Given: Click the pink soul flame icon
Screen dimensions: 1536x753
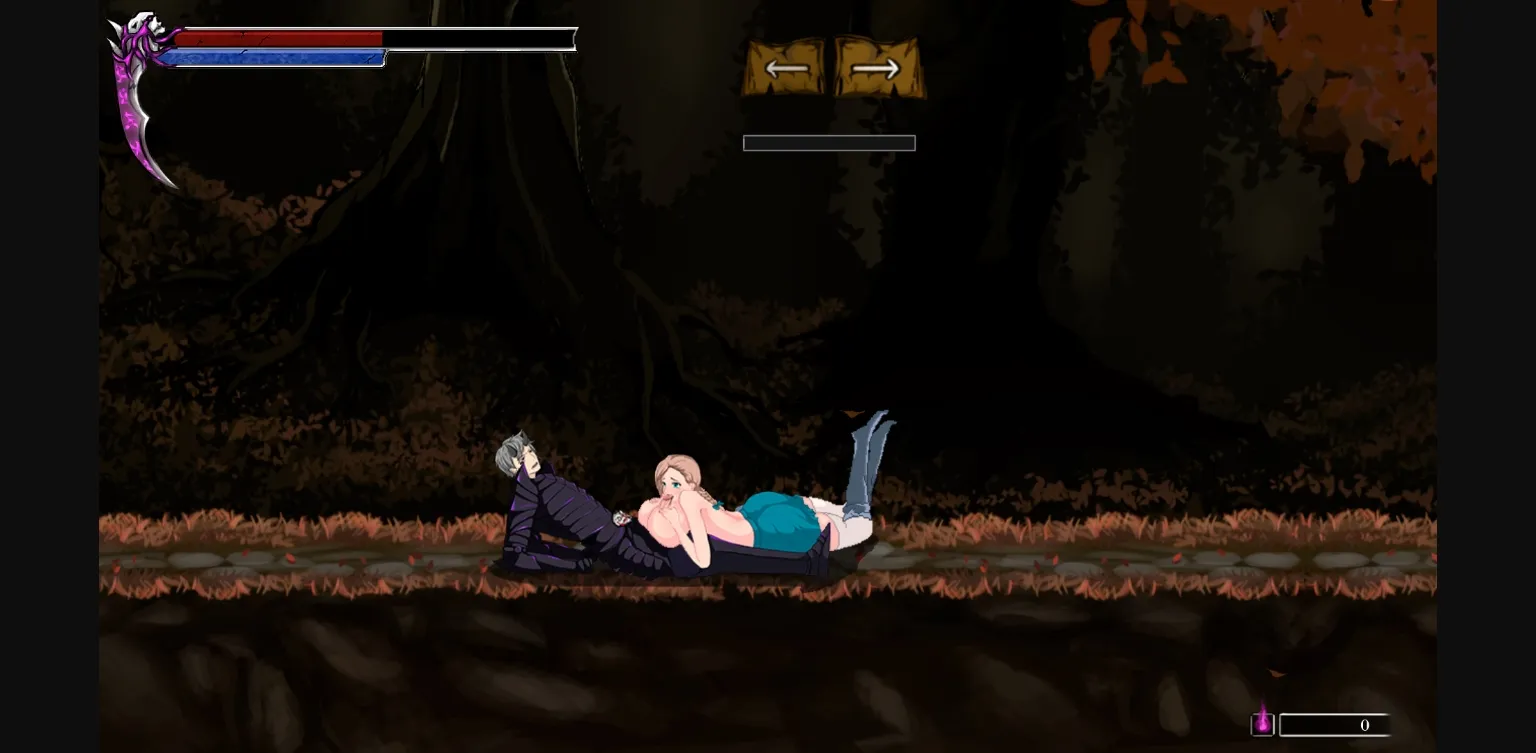Looking at the screenshot, I should (1263, 723).
